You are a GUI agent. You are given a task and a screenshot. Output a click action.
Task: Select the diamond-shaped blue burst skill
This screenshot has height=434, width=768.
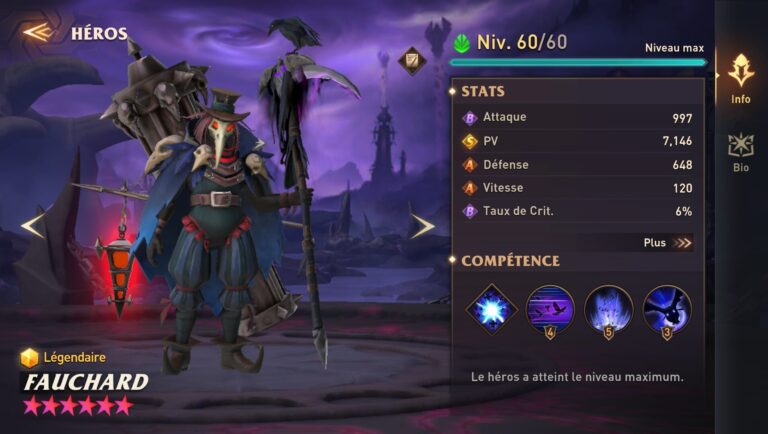(492, 309)
